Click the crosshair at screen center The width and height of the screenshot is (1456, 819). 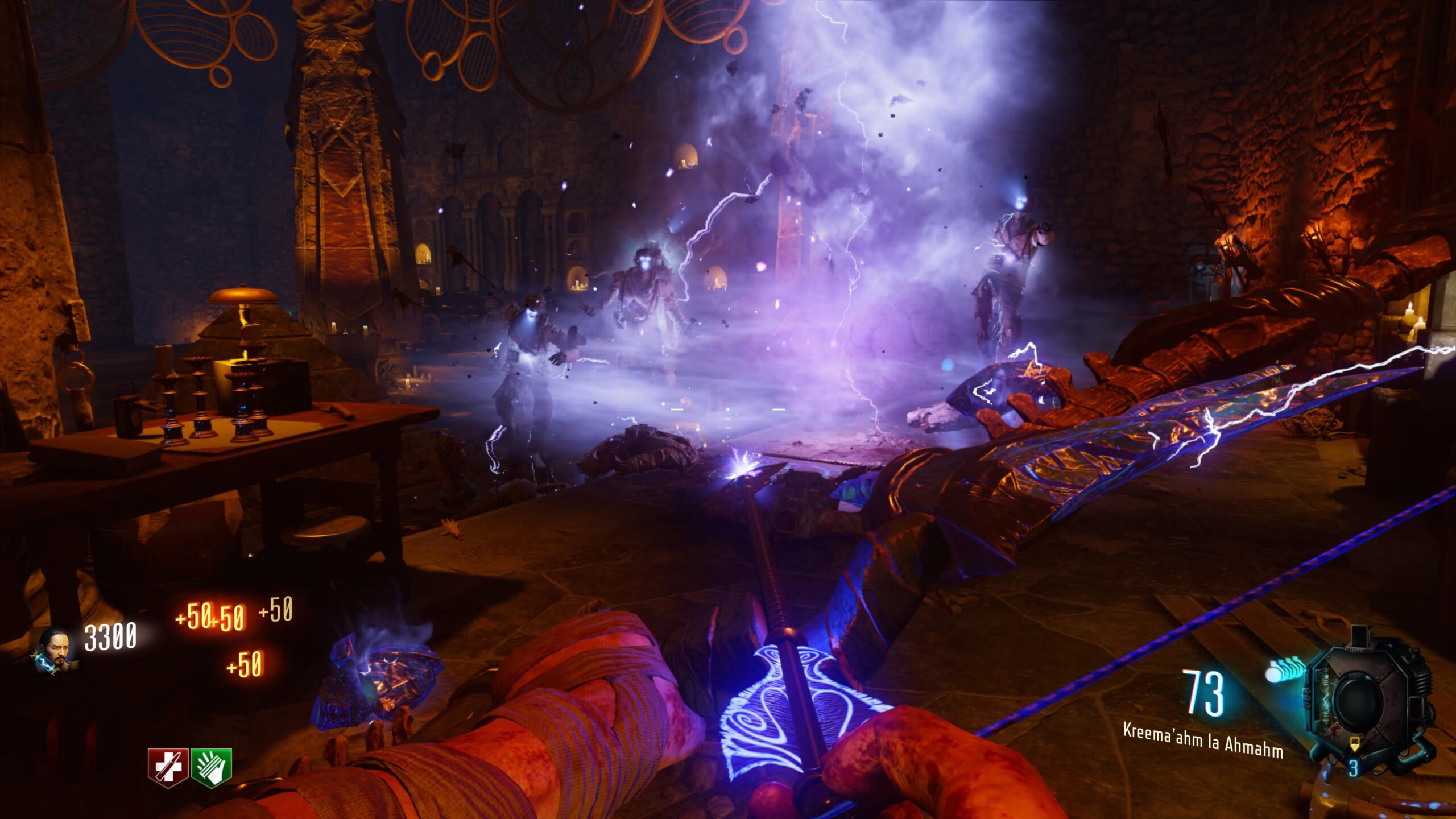click(x=728, y=409)
